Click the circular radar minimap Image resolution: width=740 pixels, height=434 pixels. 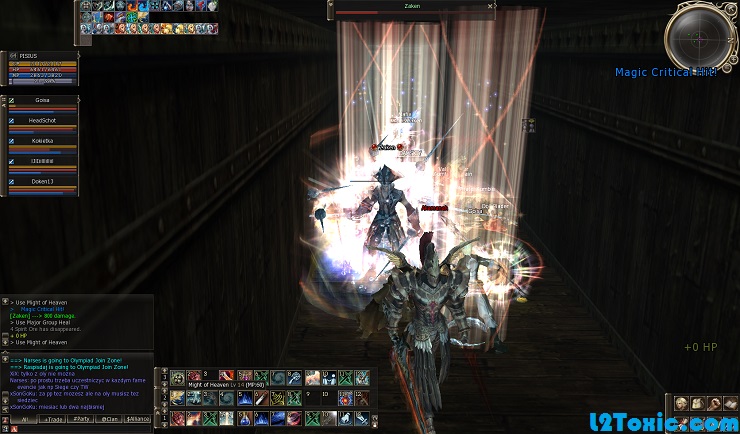pos(703,36)
